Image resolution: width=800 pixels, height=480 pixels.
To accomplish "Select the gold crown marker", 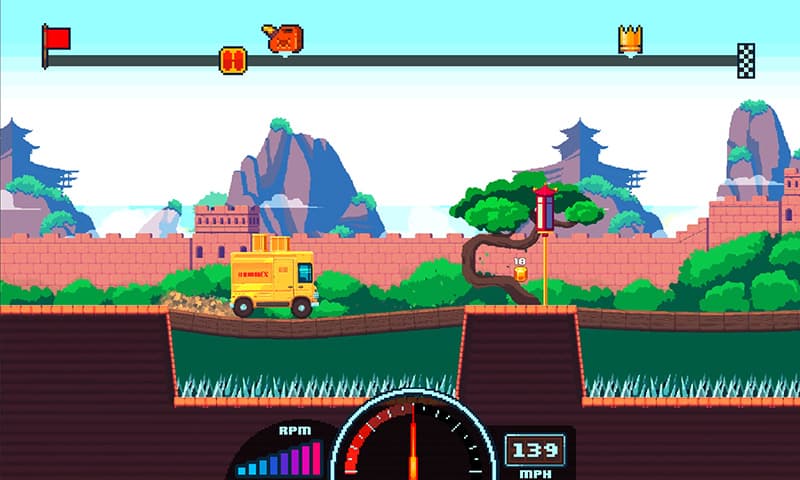I will click(x=630, y=40).
